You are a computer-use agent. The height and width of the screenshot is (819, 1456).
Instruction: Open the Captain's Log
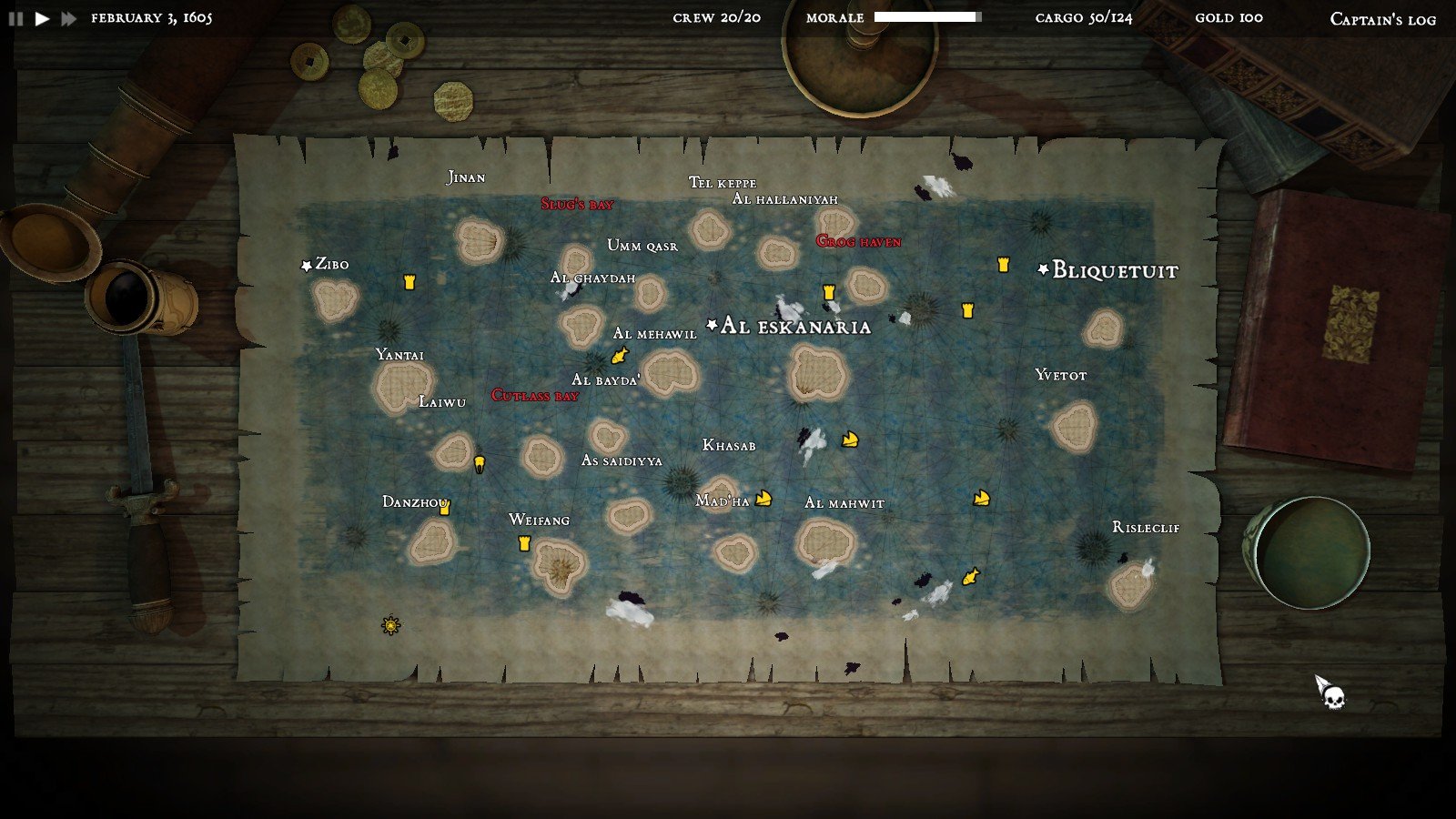point(1382,19)
